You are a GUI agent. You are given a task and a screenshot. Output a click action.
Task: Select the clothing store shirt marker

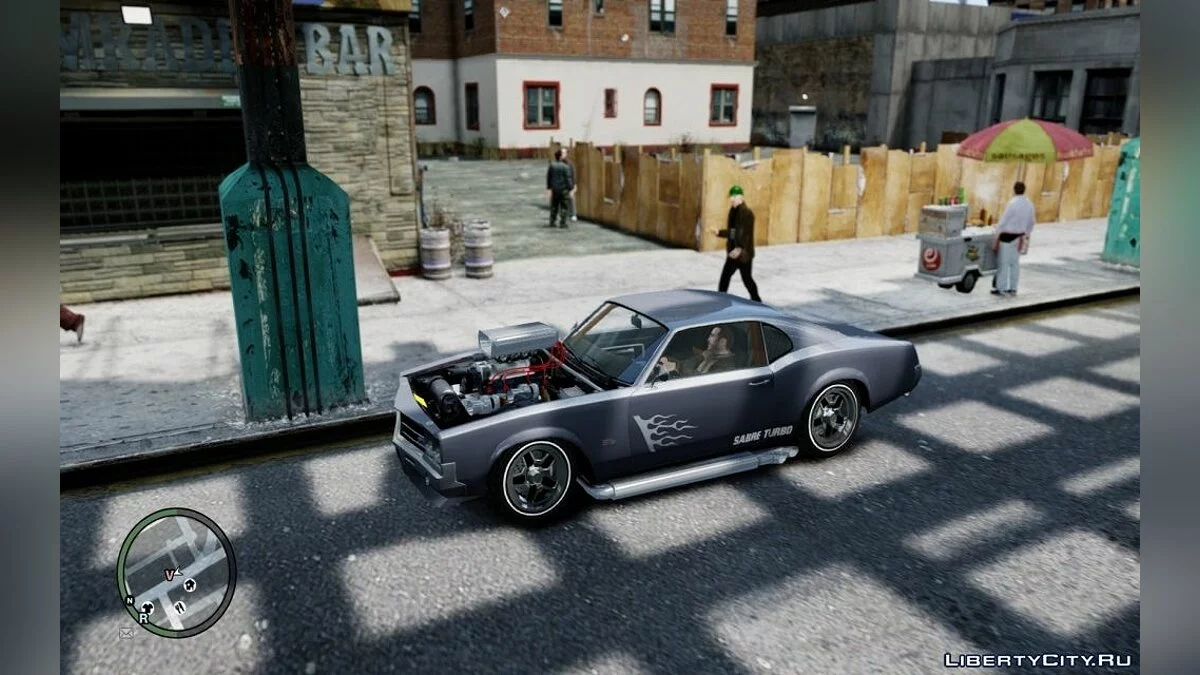[x=147, y=607]
